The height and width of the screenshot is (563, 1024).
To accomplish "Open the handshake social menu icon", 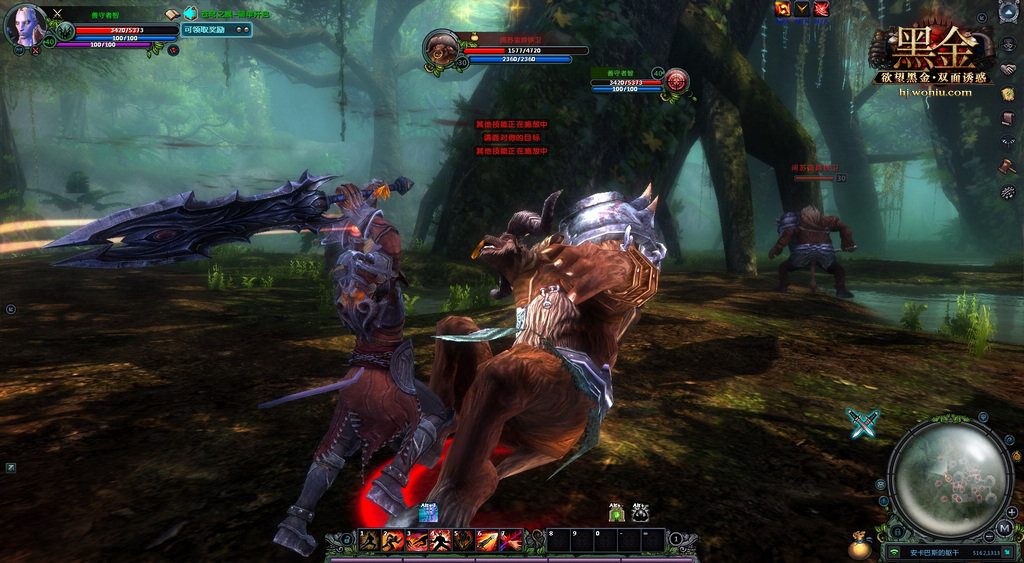I will click(1008, 70).
